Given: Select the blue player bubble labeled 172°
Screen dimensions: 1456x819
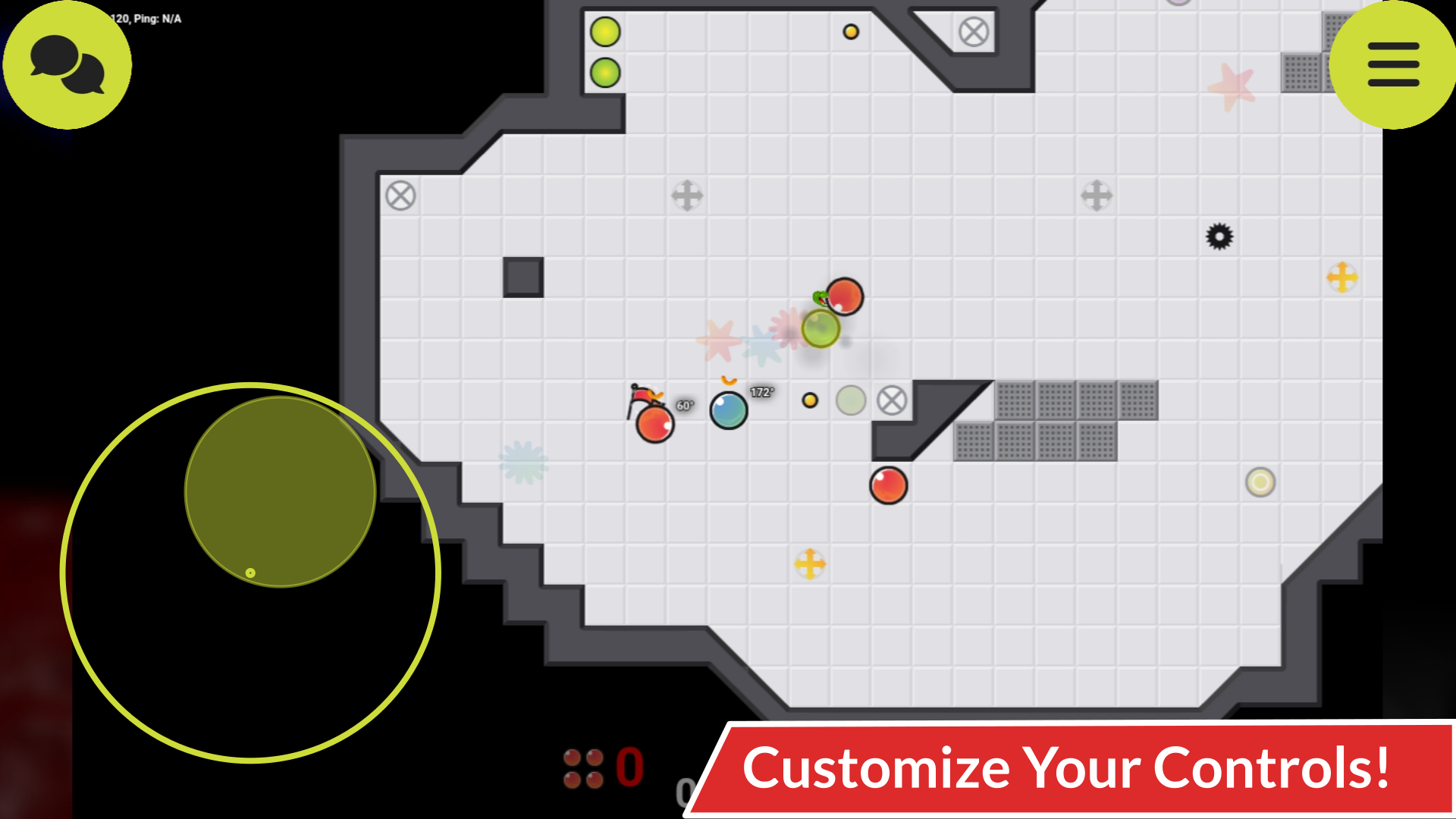Looking at the screenshot, I should point(729,409).
